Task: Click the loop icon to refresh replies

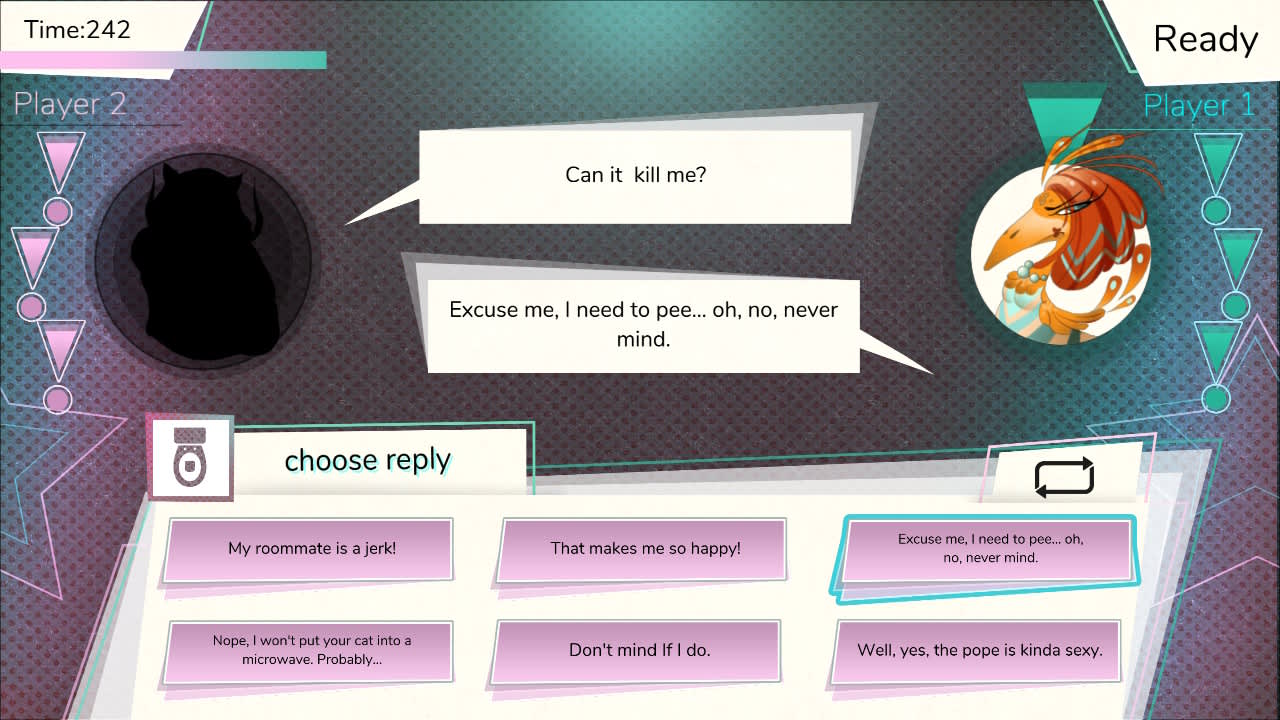Action: point(1064,477)
